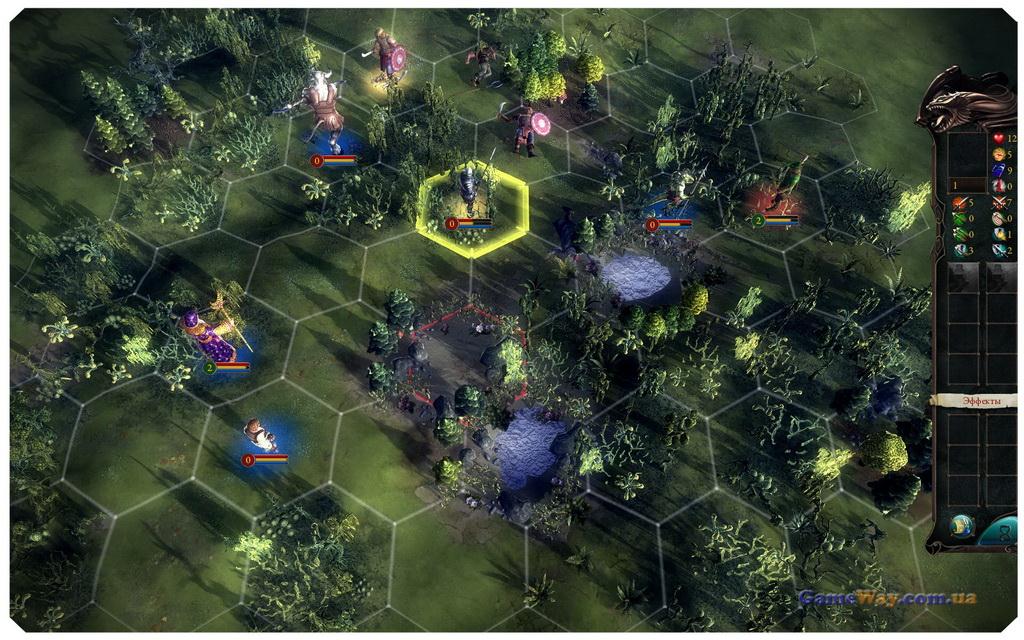Viewport: 1024px width, 640px height.
Task: Choose the purple-robed mage unit
Action: 210,335
